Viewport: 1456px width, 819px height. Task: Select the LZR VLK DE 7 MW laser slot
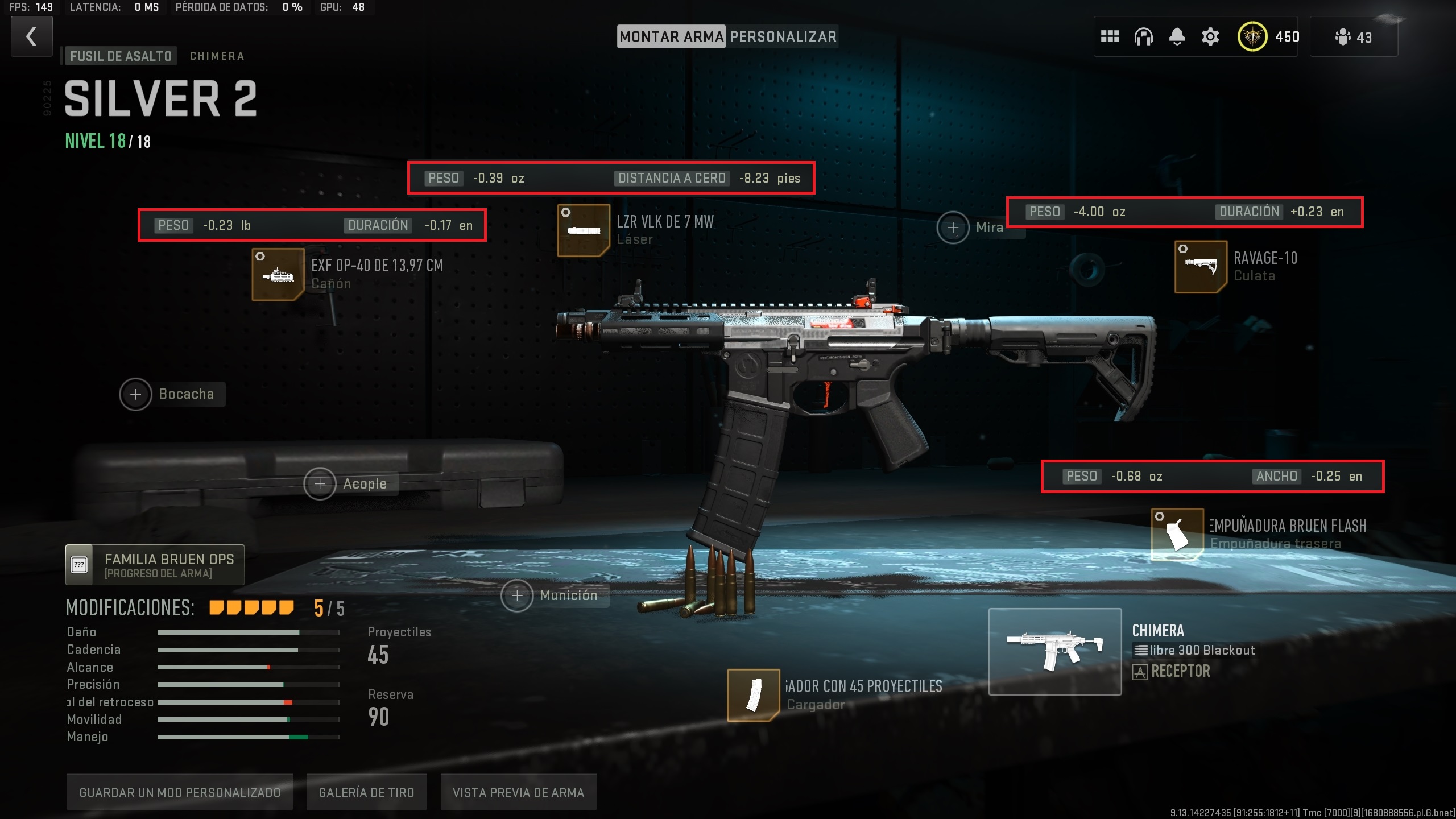tap(584, 230)
